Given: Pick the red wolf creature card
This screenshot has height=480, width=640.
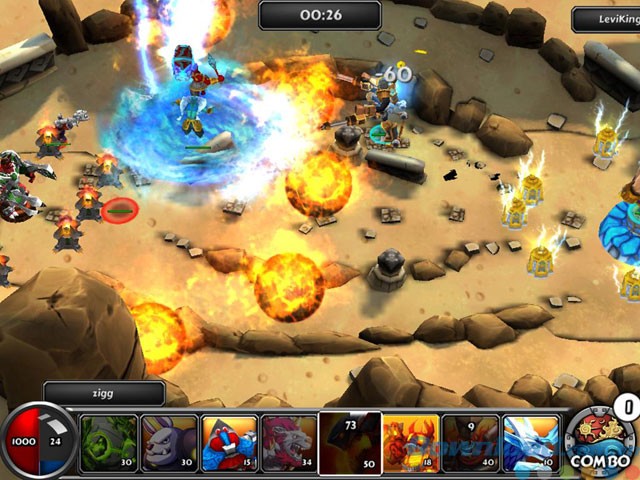Looking at the screenshot, I should click(289, 443).
